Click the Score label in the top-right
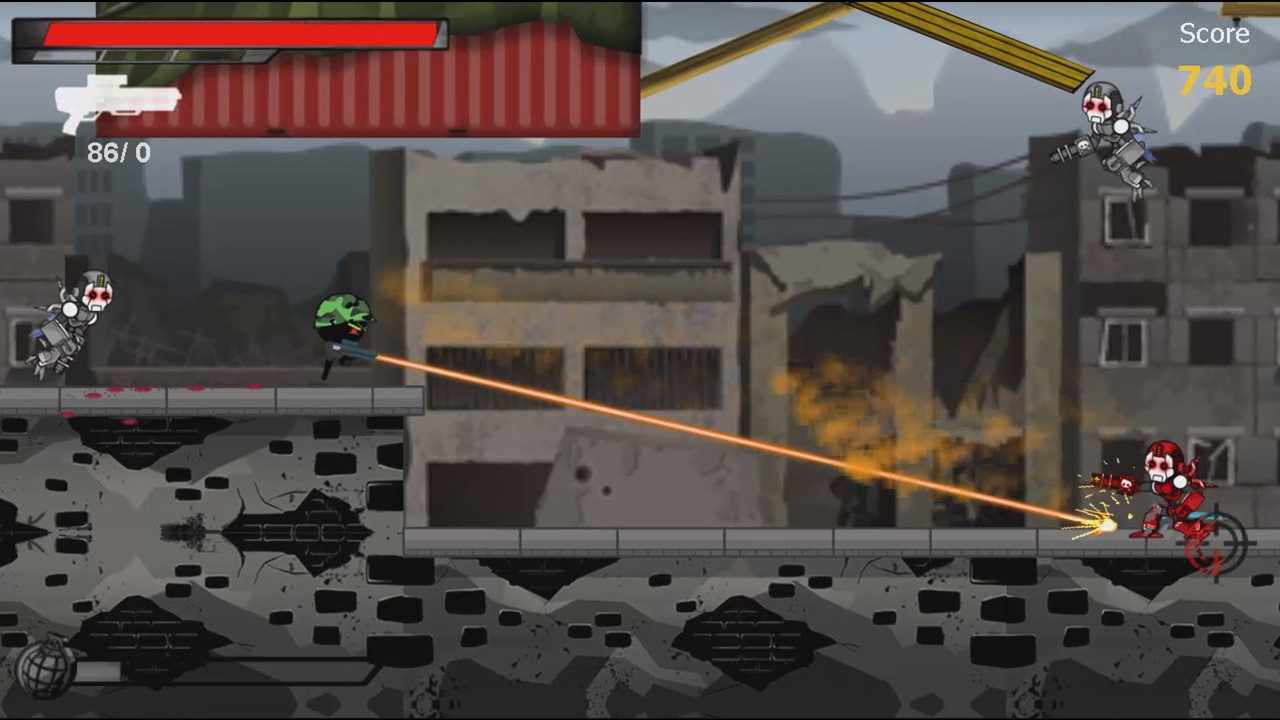 (x=1214, y=33)
